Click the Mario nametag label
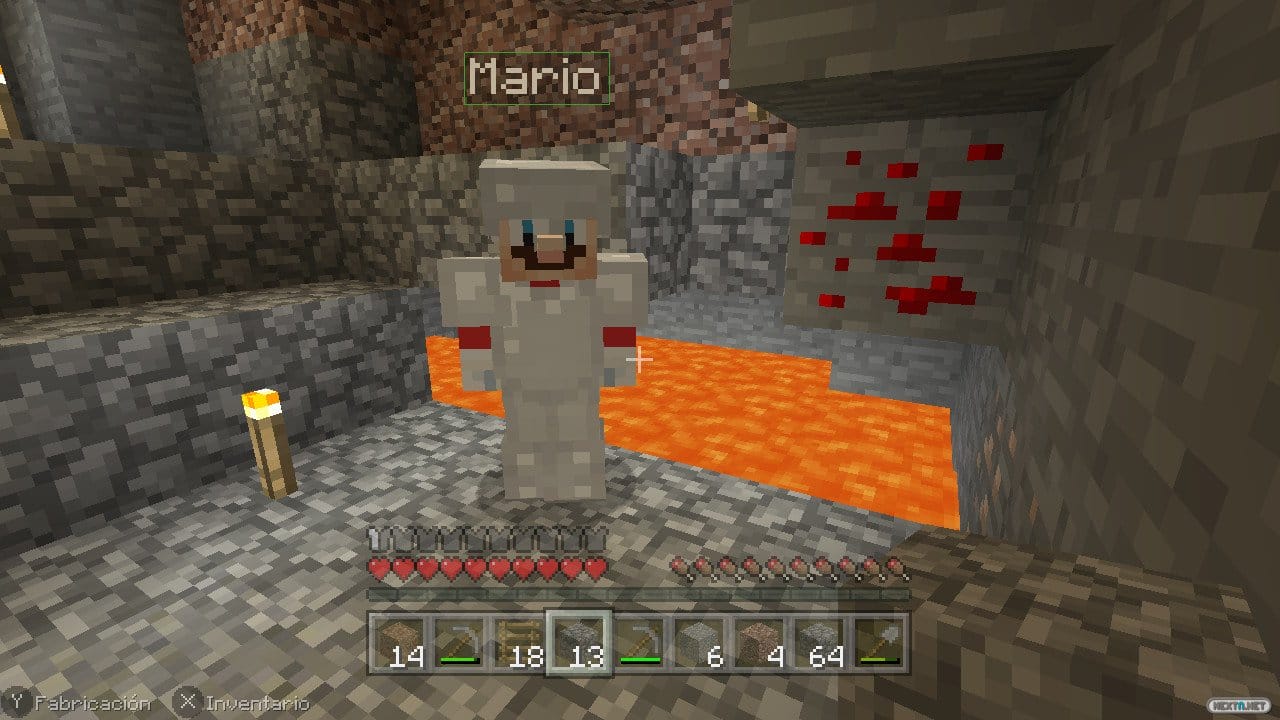 pos(535,78)
